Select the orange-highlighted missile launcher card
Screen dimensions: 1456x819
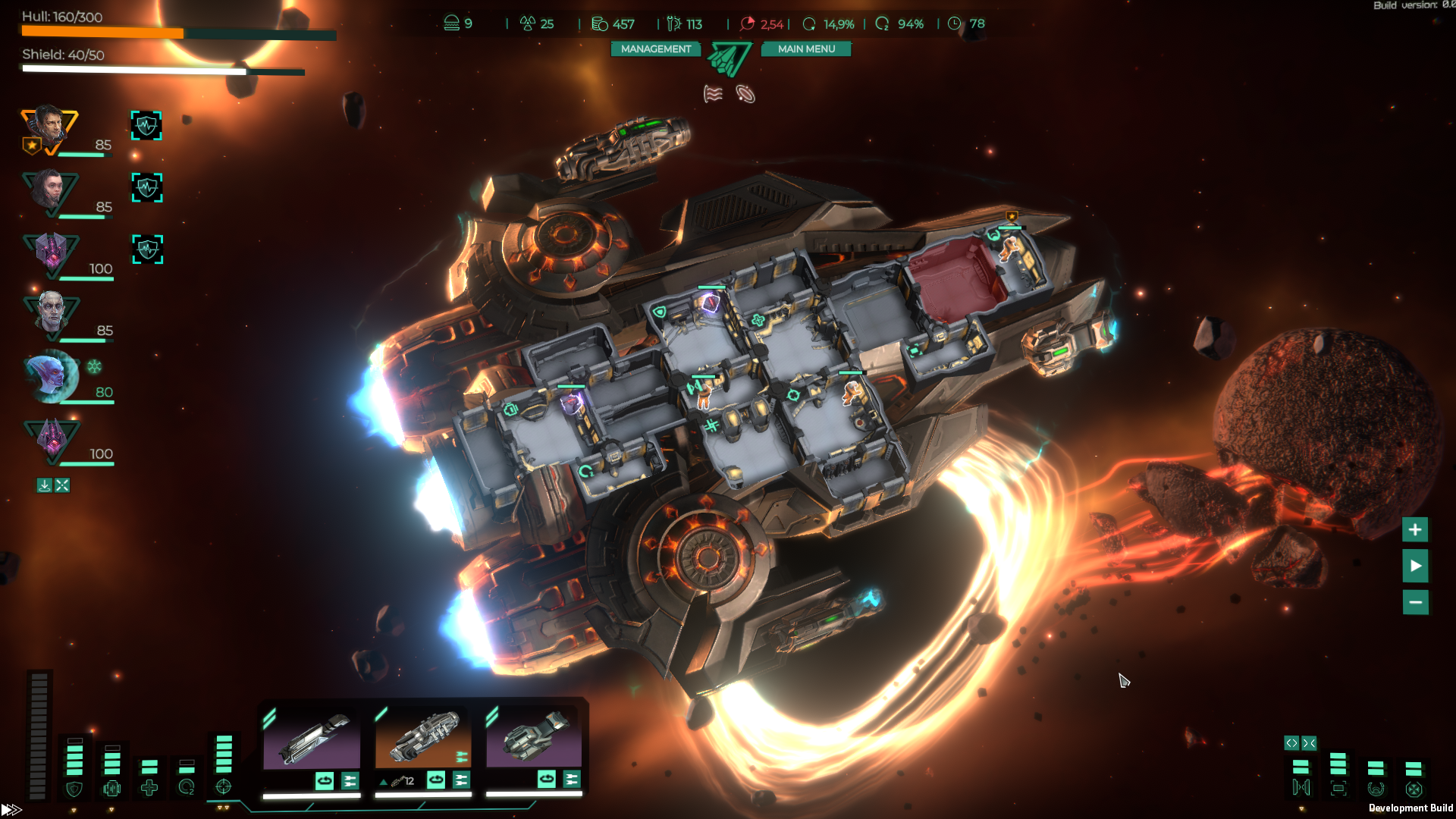coord(422,738)
